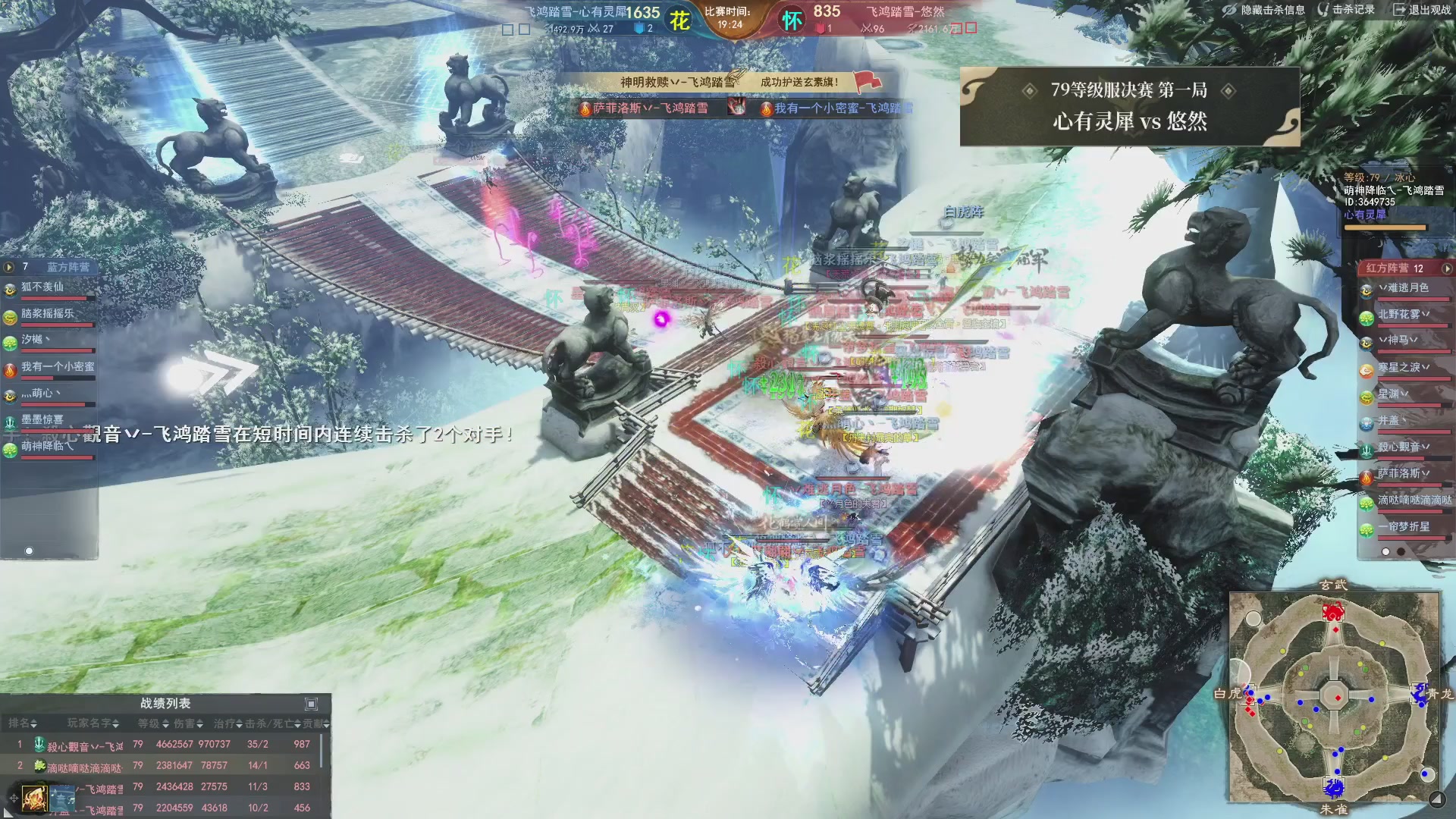The image size is (1456, 819).
Task: Sort the scoreboard by 治疗 healing
Action: coord(227,723)
